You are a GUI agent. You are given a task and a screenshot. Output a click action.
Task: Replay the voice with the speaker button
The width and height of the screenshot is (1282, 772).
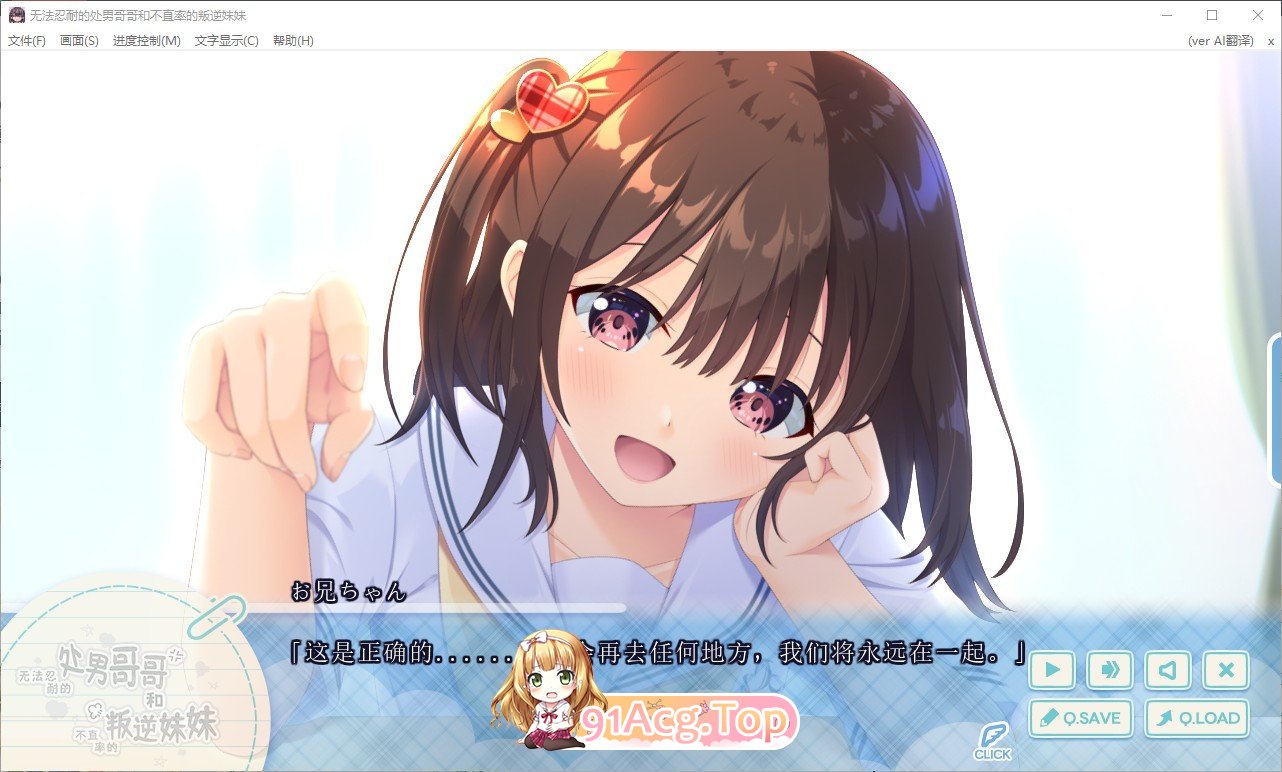(1167, 670)
